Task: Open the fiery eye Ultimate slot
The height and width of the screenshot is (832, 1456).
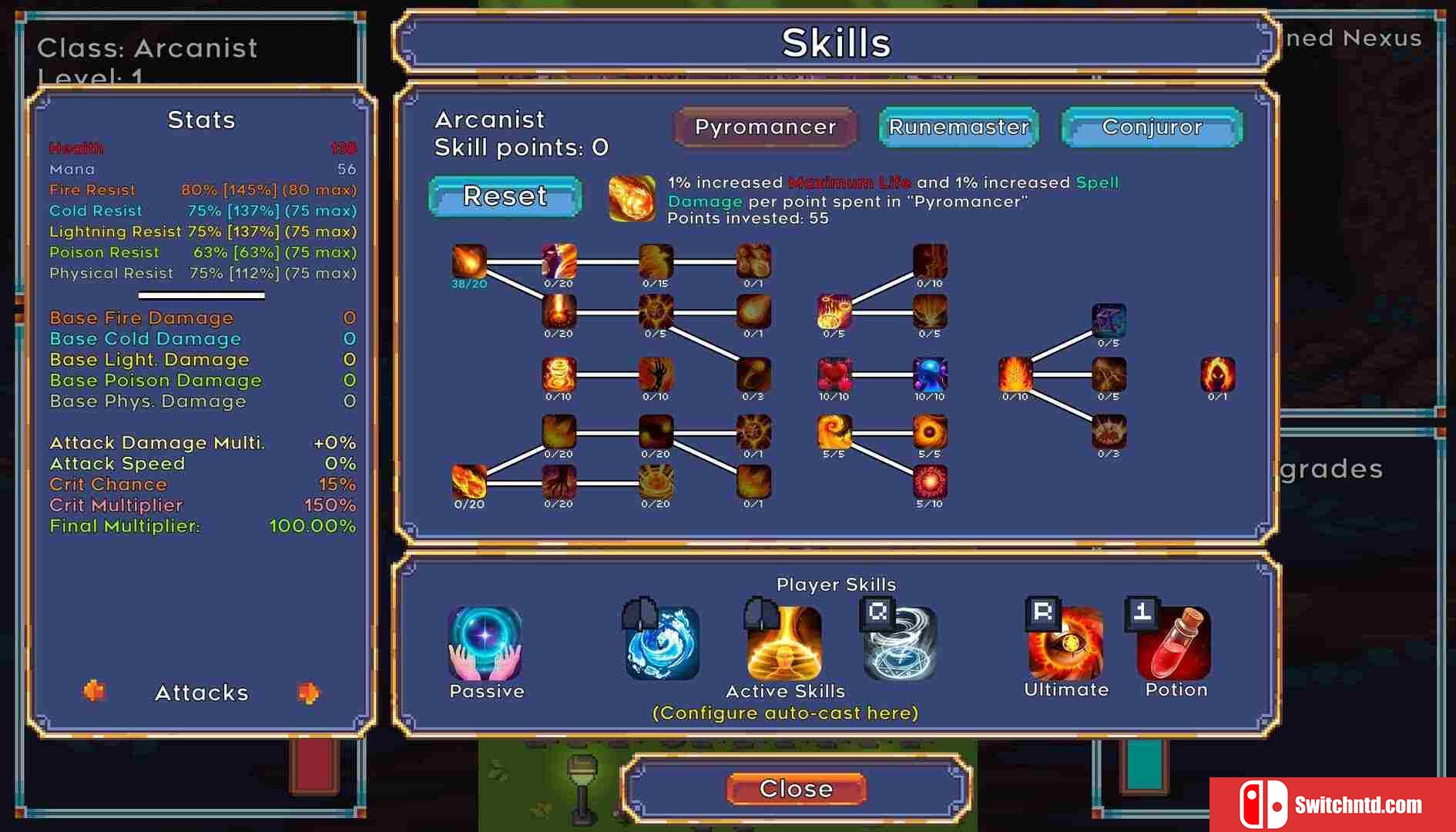Action: coord(1066,642)
